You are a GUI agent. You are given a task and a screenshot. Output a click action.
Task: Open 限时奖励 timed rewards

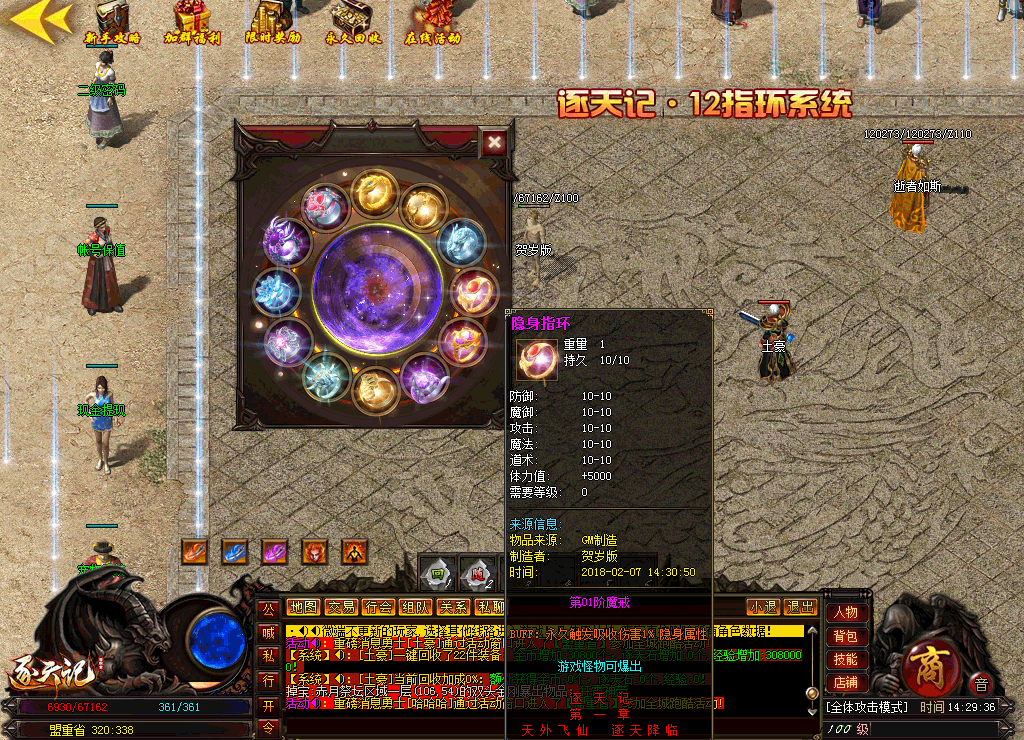pyautogui.click(x=272, y=23)
